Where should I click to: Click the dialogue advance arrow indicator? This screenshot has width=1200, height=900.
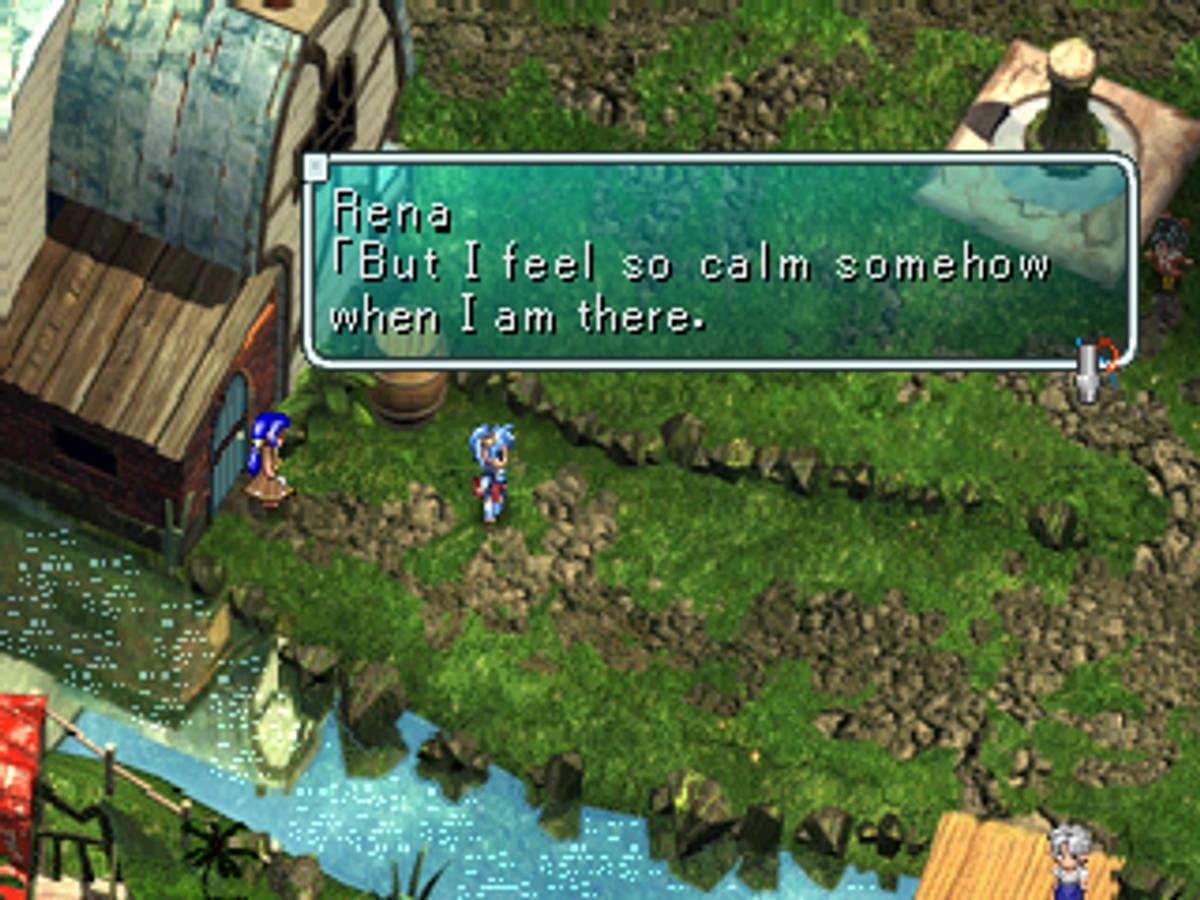pos(1089,370)
